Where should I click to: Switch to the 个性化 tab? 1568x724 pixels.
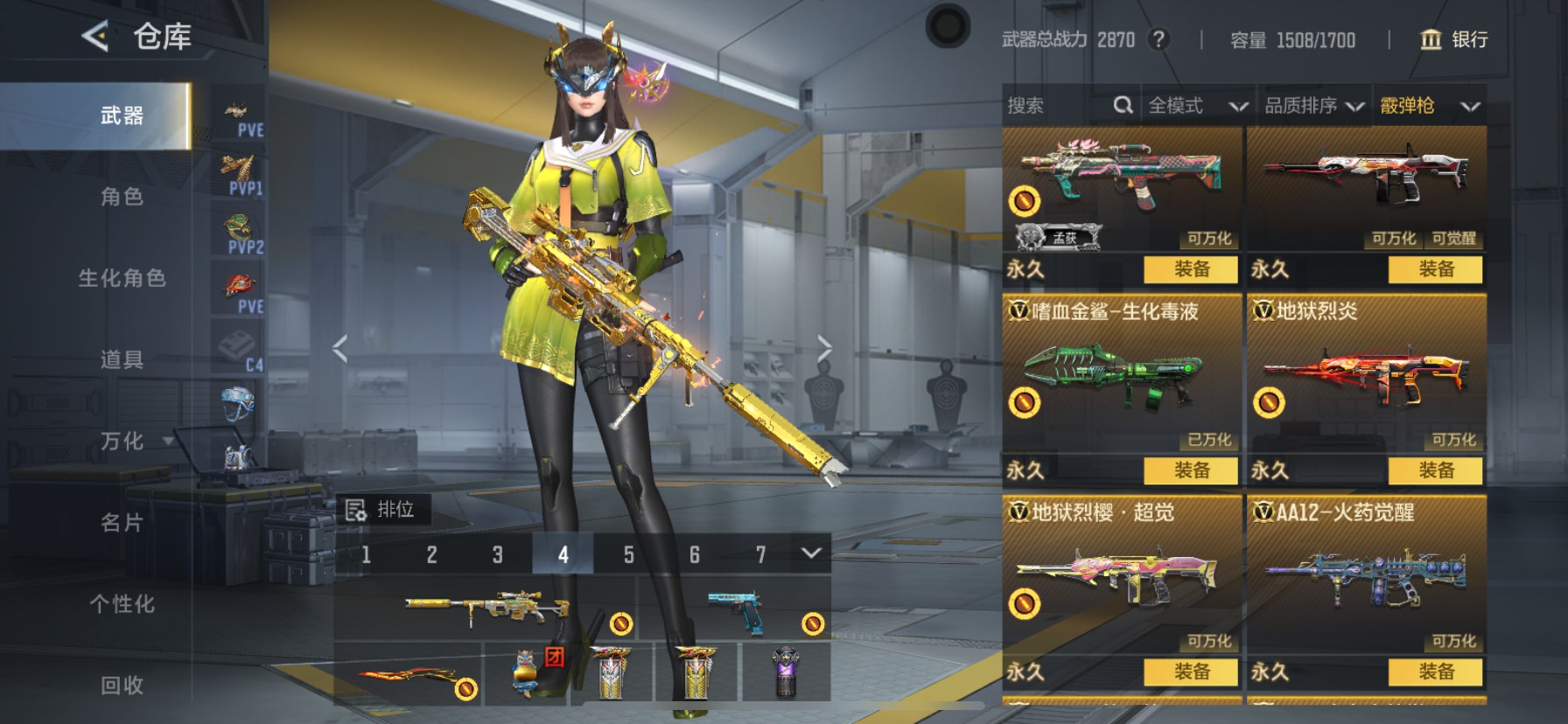122,604
